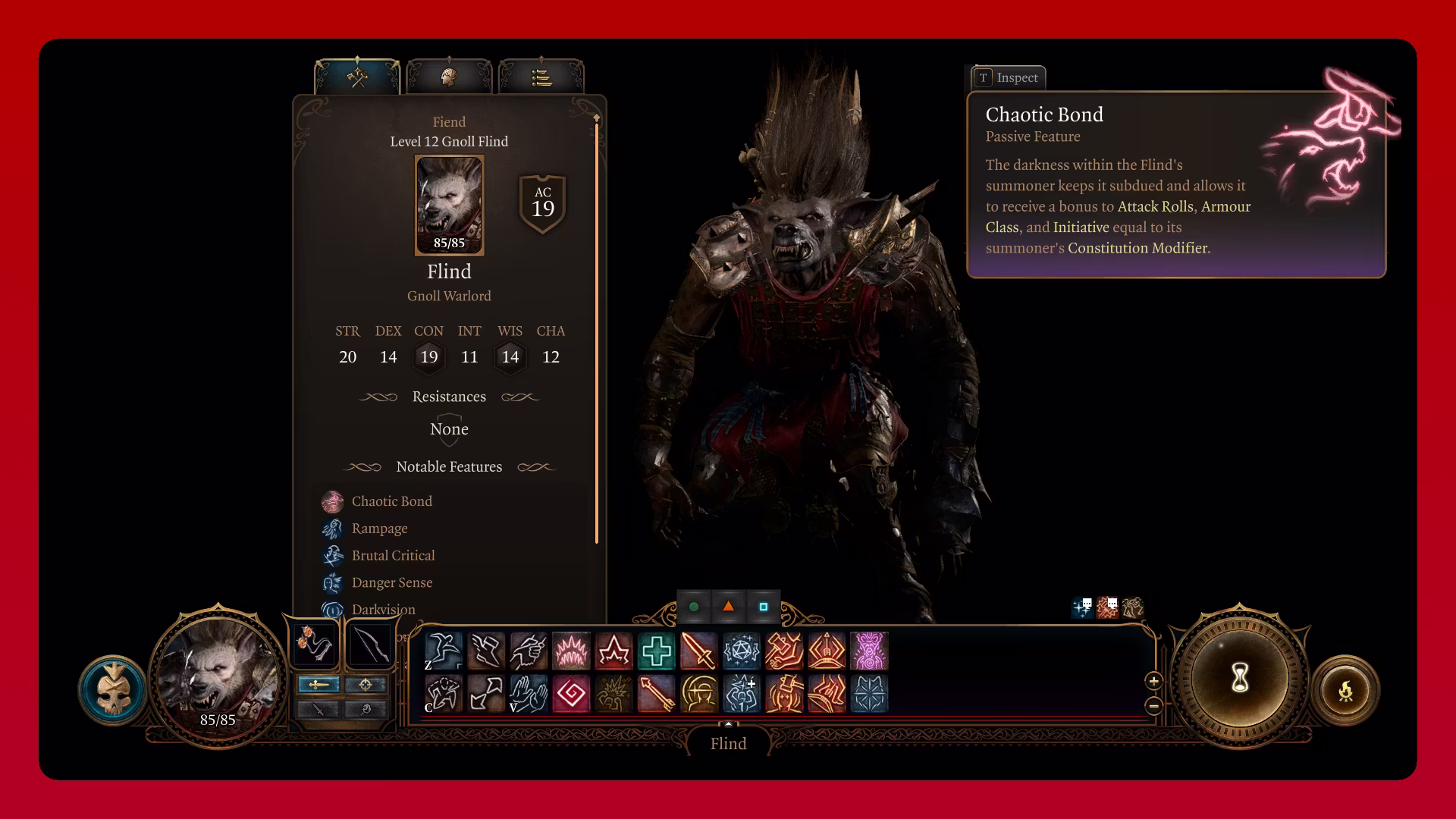The image size is (1456, 819).
Task: Use the green Help cross action icon
Action: (657, 651)
